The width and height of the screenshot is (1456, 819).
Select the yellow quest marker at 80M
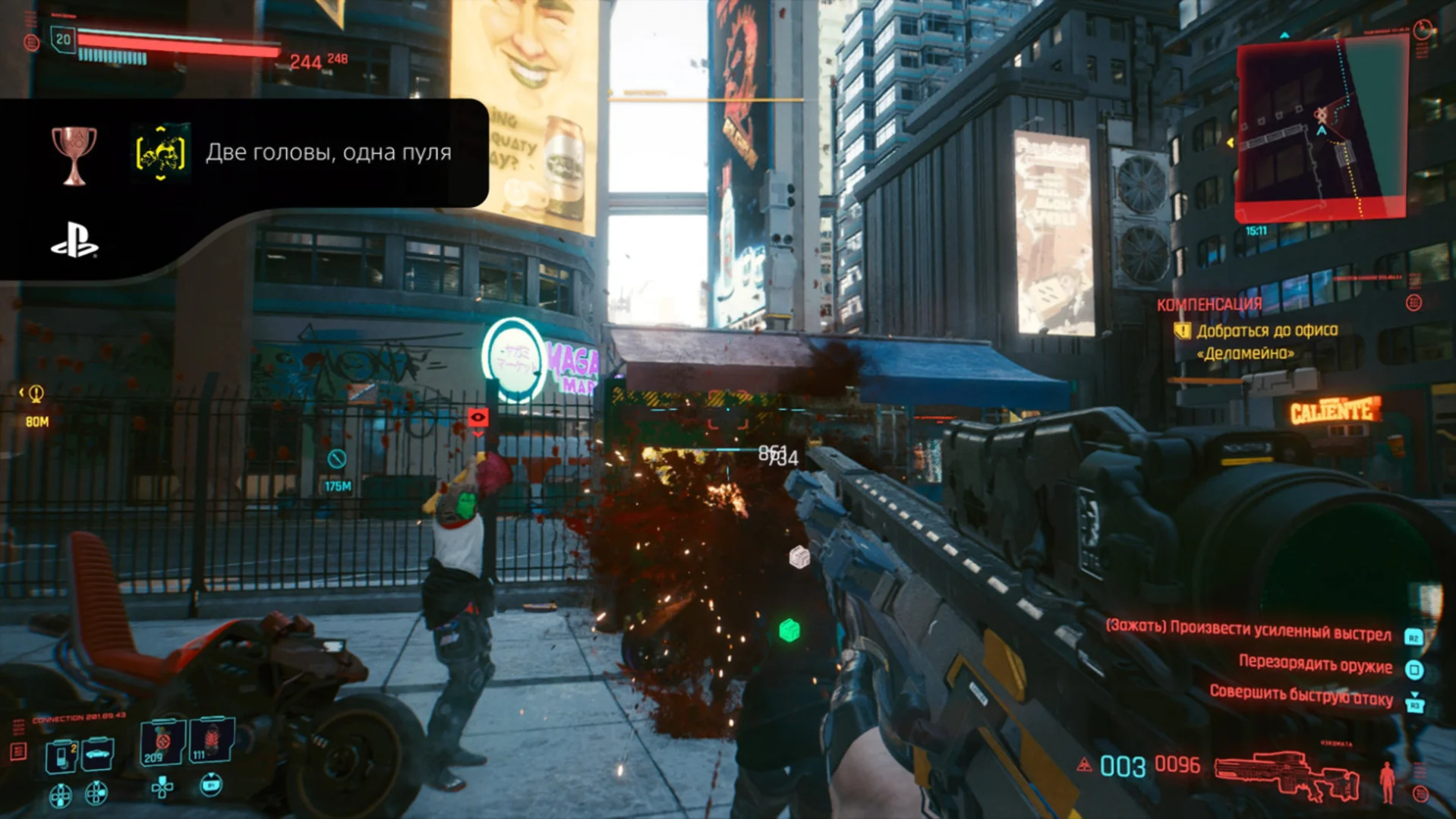(x=36, y=394)
